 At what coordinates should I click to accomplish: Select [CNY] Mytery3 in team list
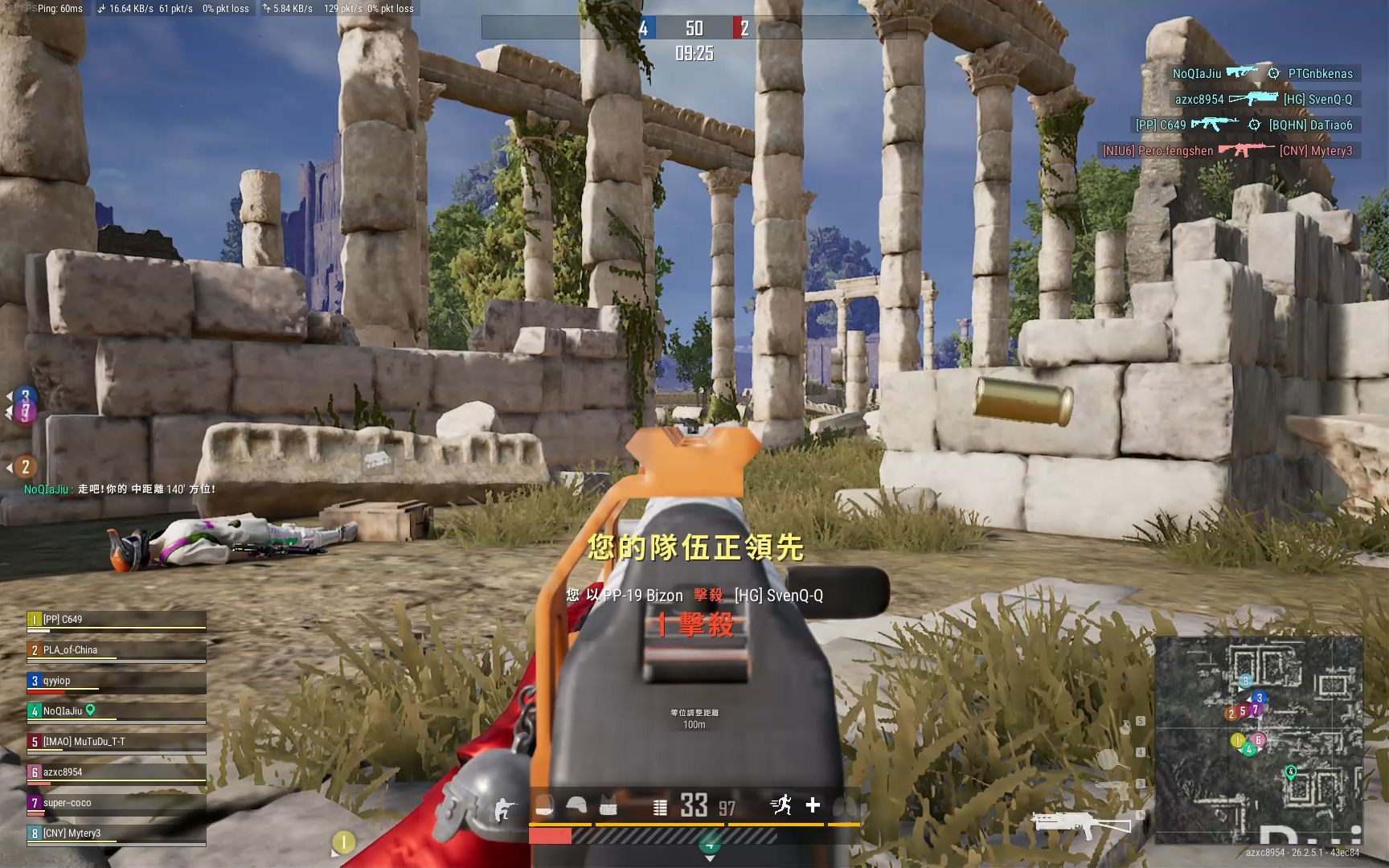[x=117, y=833]
